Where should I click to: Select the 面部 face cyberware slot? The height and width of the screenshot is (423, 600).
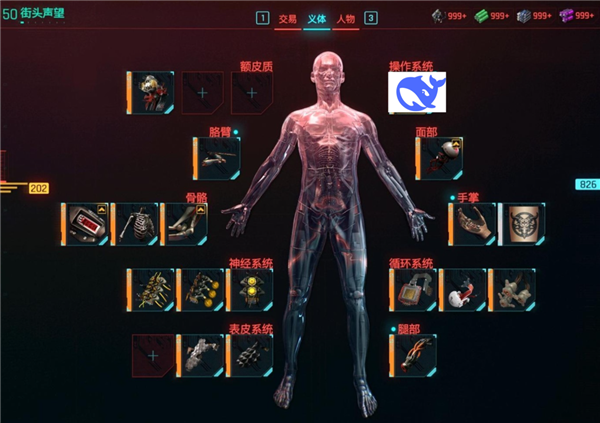click(x=441, y=158)
